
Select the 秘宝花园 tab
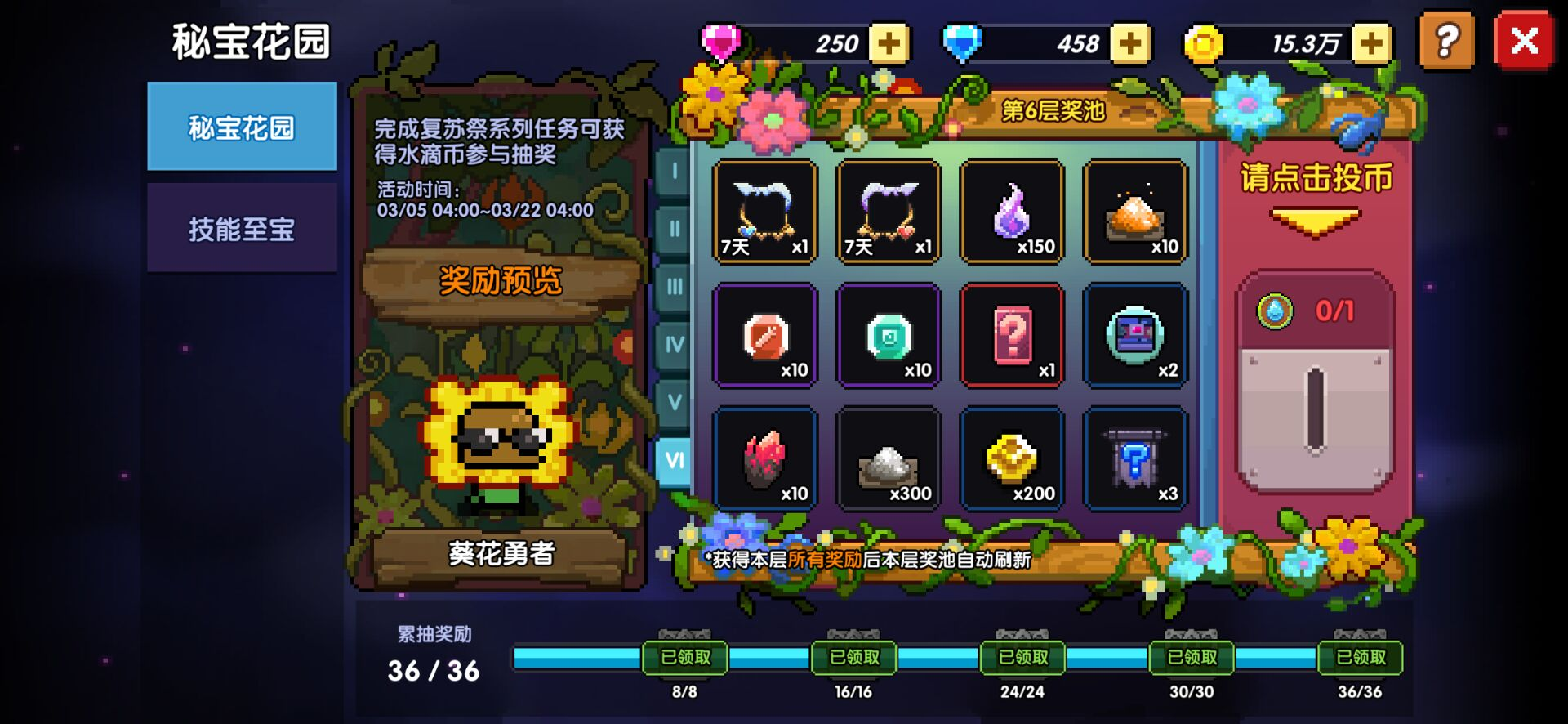[242, 128]
